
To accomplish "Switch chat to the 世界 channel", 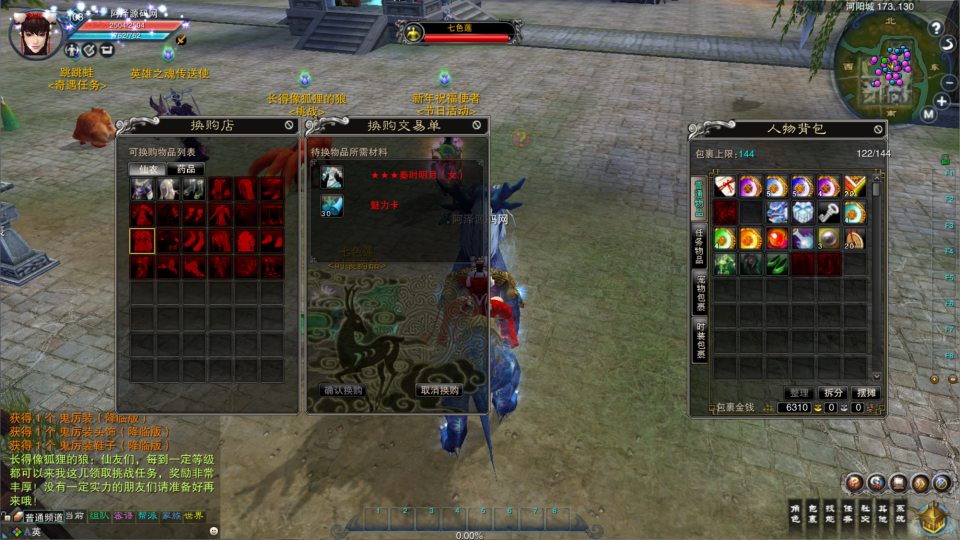I will tap(193, 516).
